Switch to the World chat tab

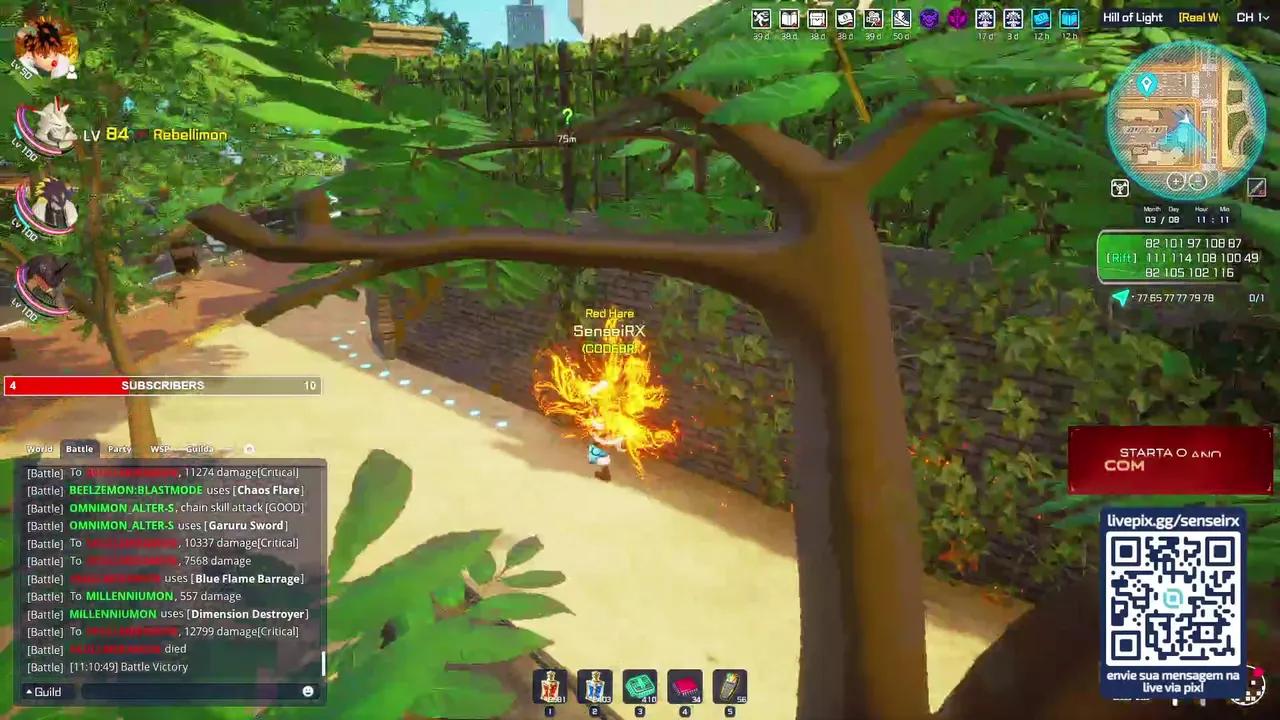40,448
